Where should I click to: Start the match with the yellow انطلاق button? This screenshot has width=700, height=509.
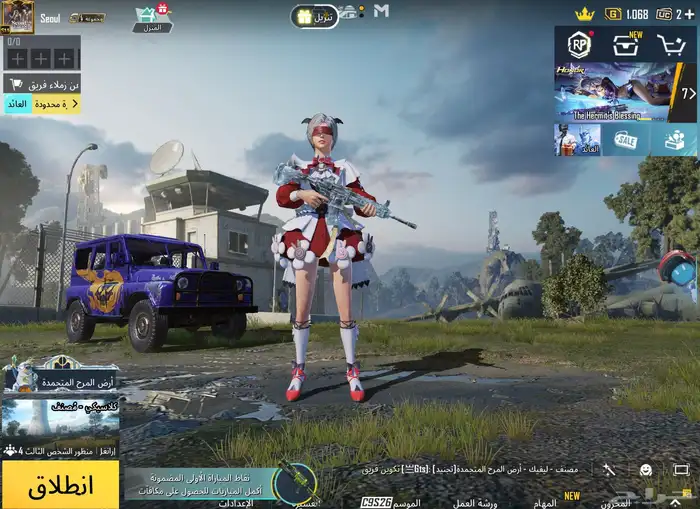click(60, 485)
